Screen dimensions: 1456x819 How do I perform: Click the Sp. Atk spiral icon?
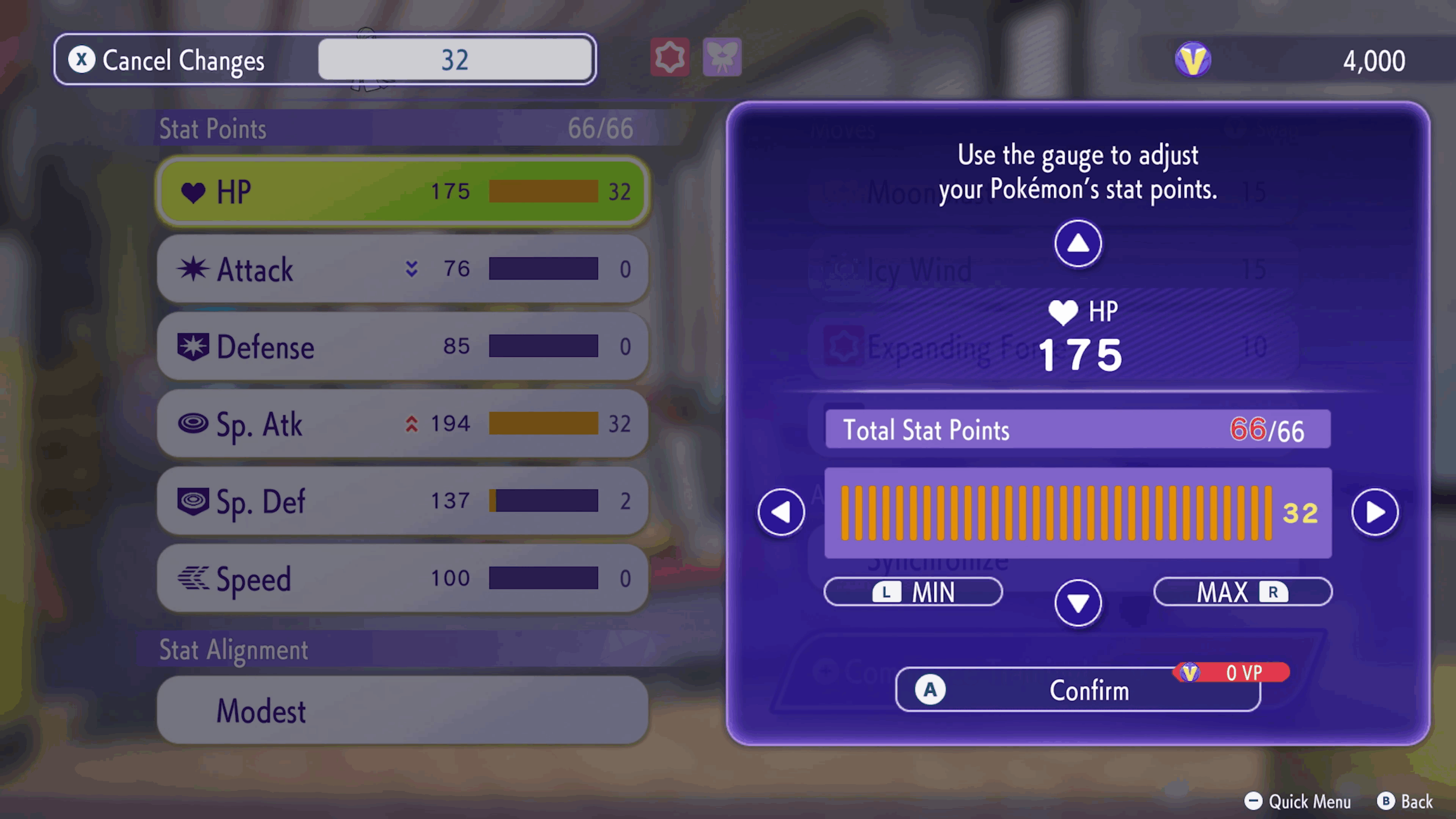[194, 425]
